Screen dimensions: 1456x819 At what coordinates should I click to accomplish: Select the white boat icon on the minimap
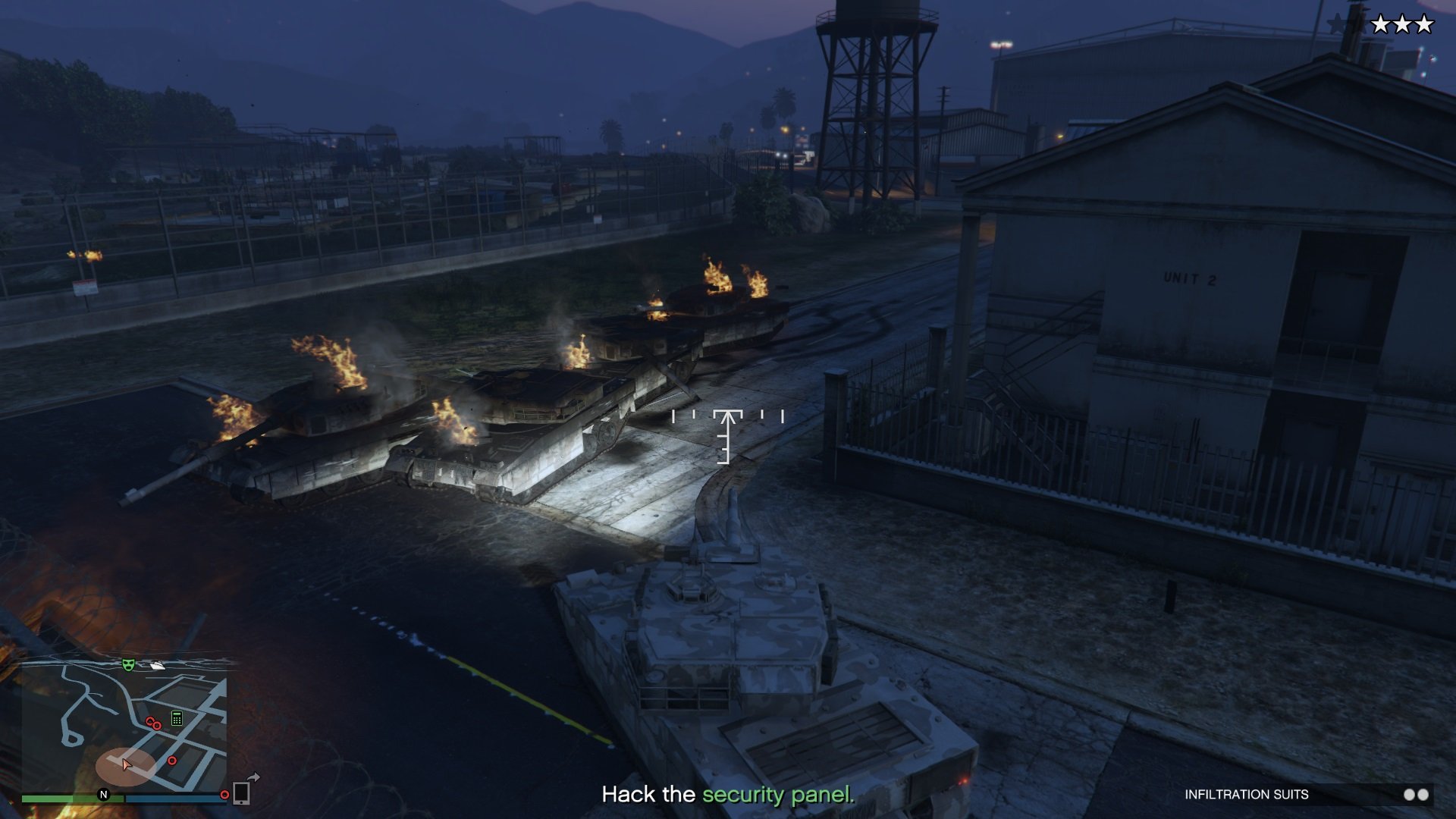point(158,666)
